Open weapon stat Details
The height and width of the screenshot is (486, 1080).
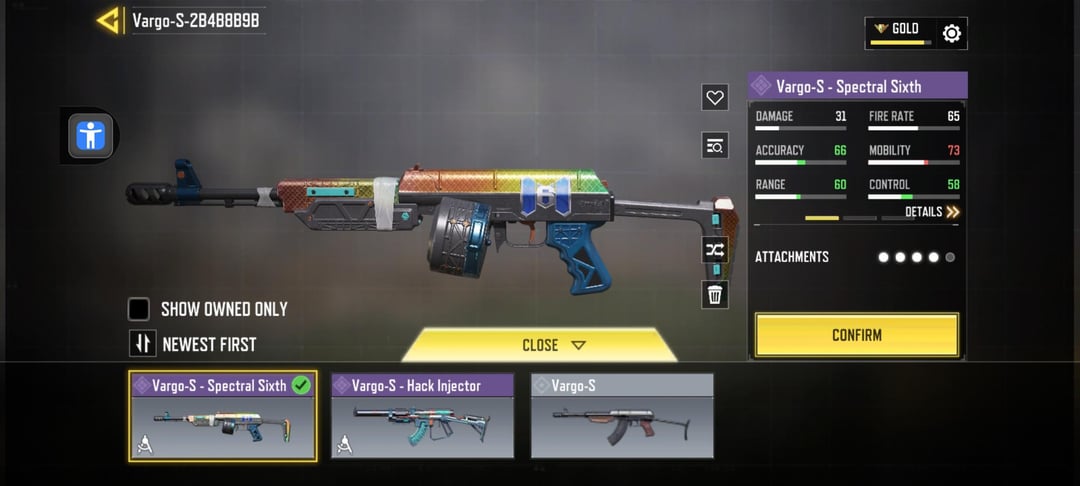tap(932, 212)
